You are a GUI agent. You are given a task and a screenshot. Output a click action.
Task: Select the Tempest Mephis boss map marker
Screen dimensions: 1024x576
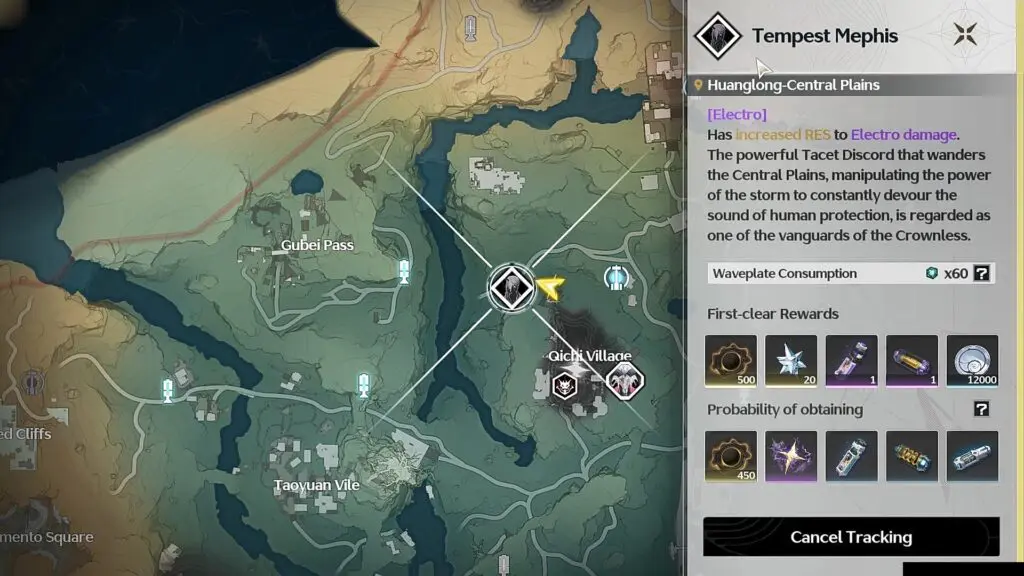pyautogui.click(x=510, y=287)
